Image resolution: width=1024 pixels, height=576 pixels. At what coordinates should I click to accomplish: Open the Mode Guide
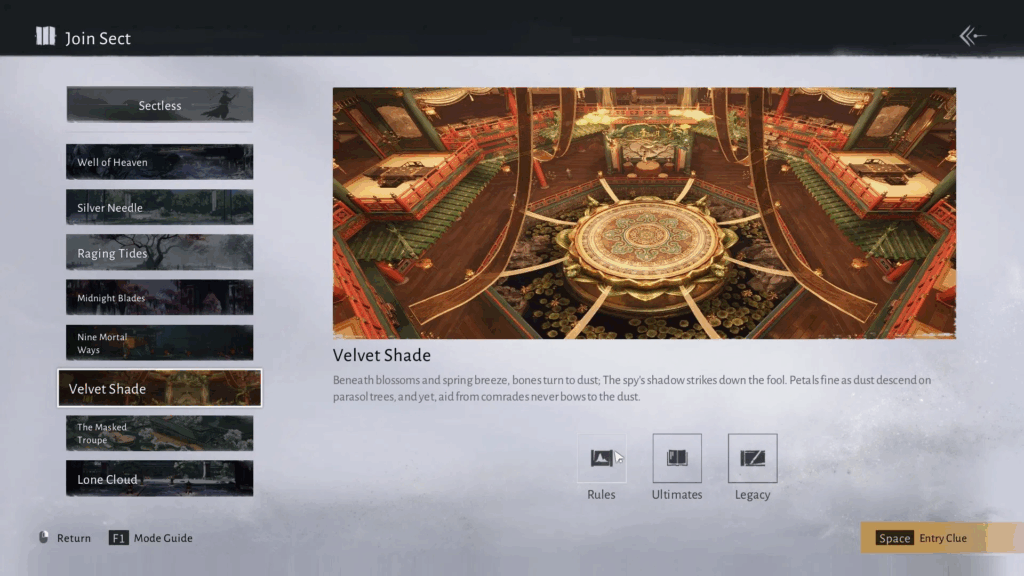click(151, 538)
